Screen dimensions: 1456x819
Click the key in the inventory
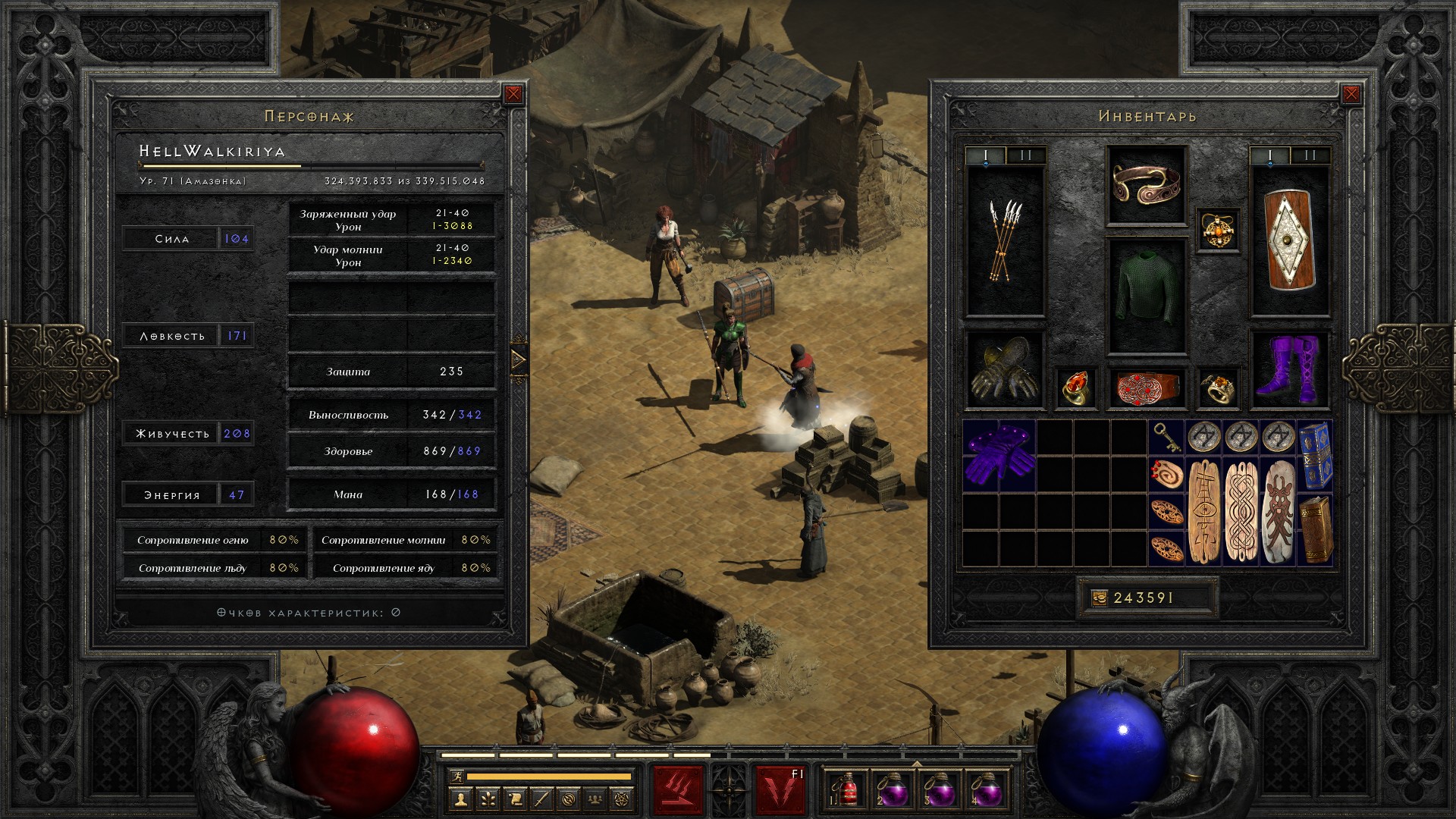(x=1166, y=437)
